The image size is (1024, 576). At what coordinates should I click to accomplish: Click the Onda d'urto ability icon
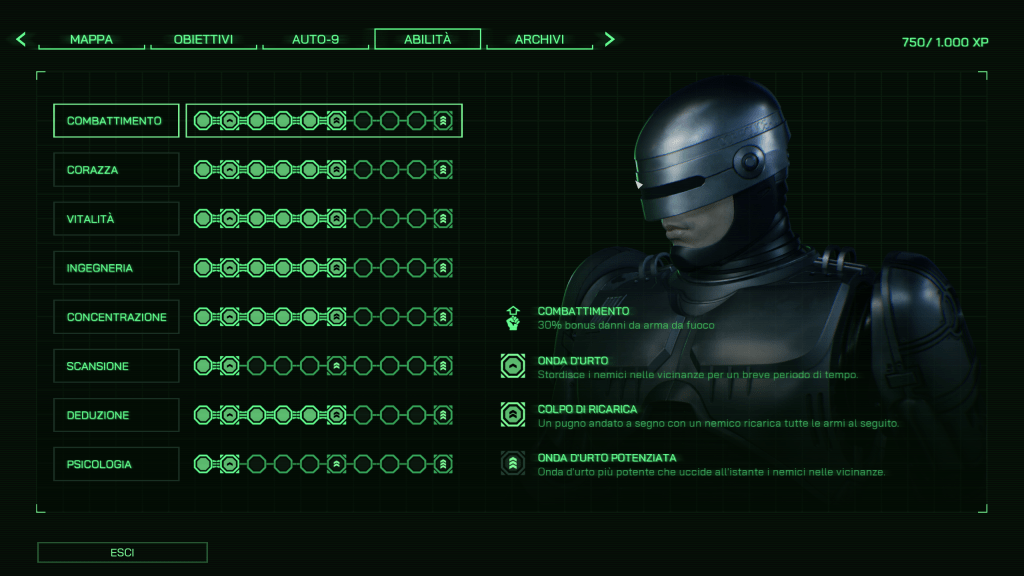tap(513, 366)
